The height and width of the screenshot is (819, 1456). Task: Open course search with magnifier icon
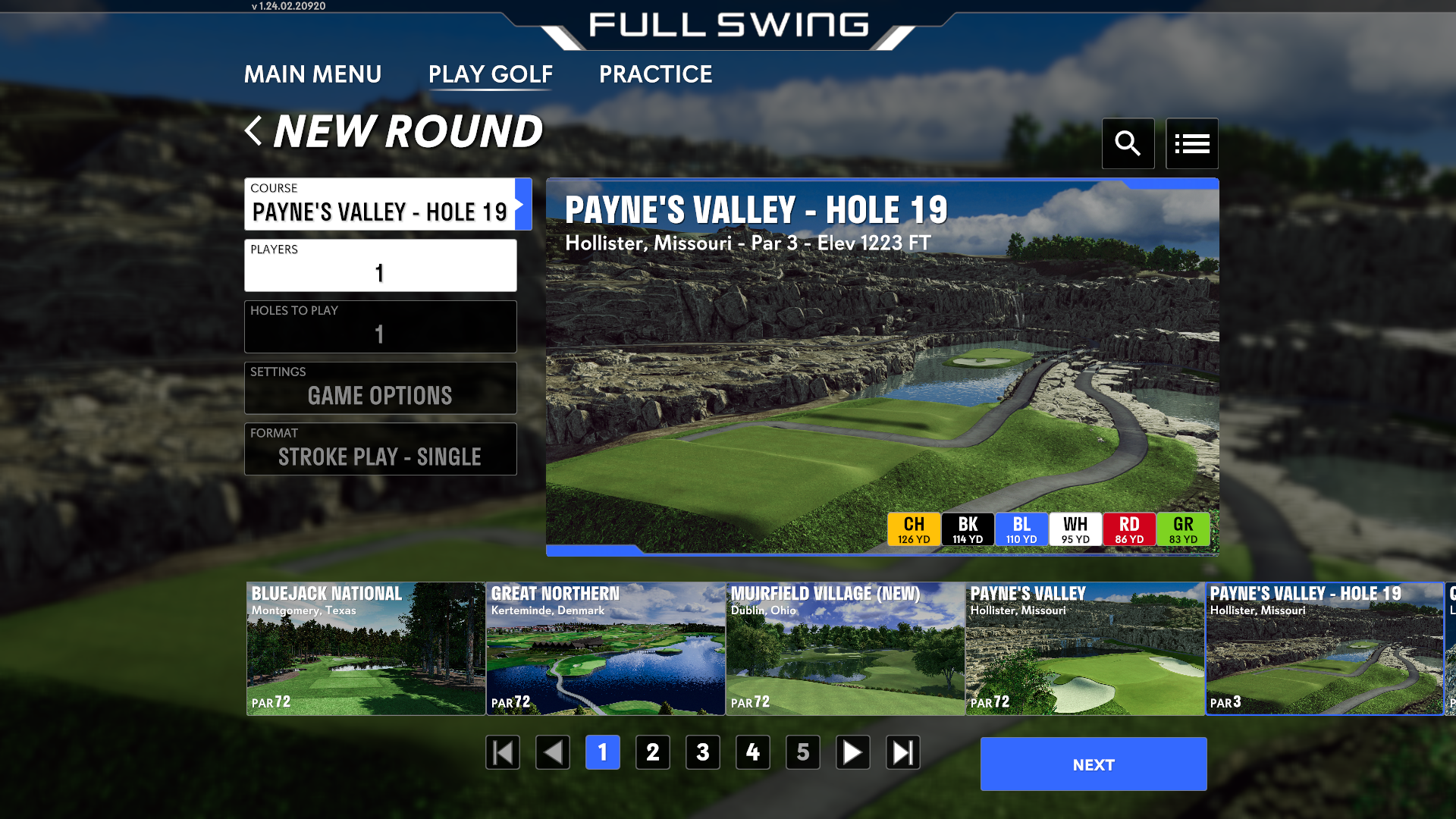pos(1128,143)
